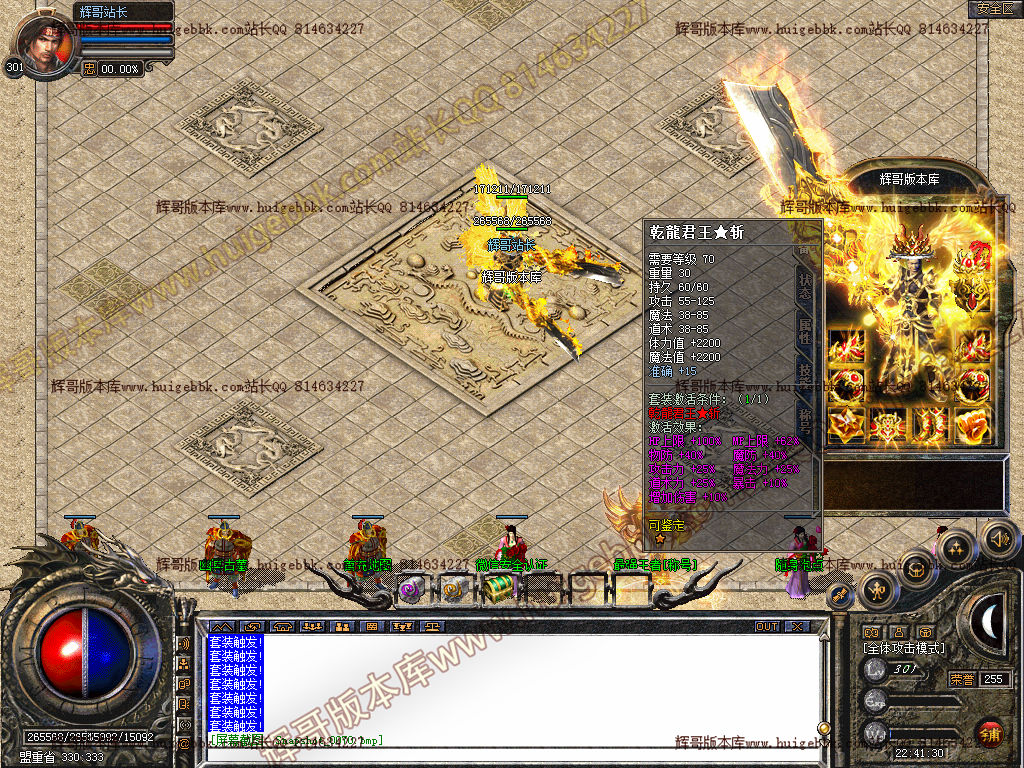The image size is (1024, 768).
Task: Select the golden boots equipment slot
Action: 930,424
